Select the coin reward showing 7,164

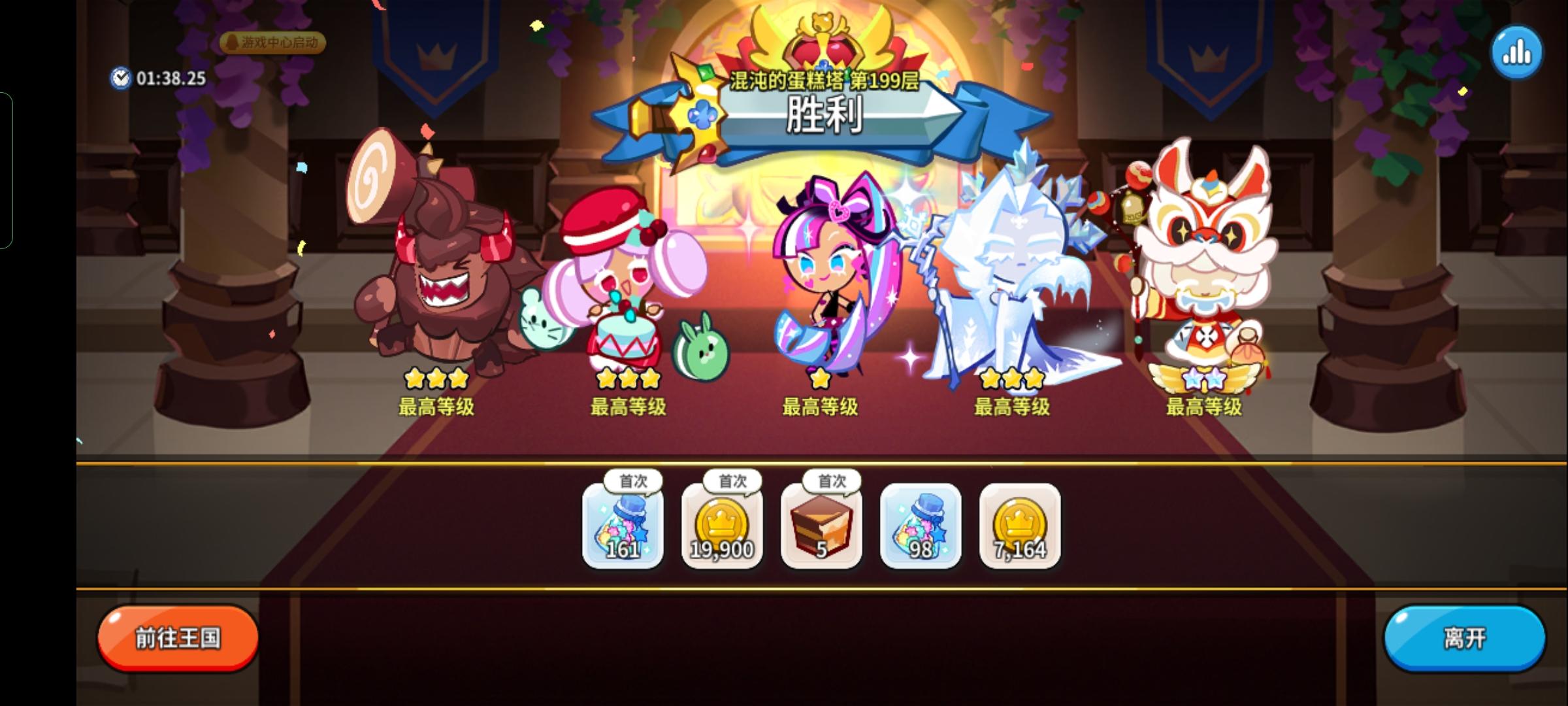pos(1019,528)
